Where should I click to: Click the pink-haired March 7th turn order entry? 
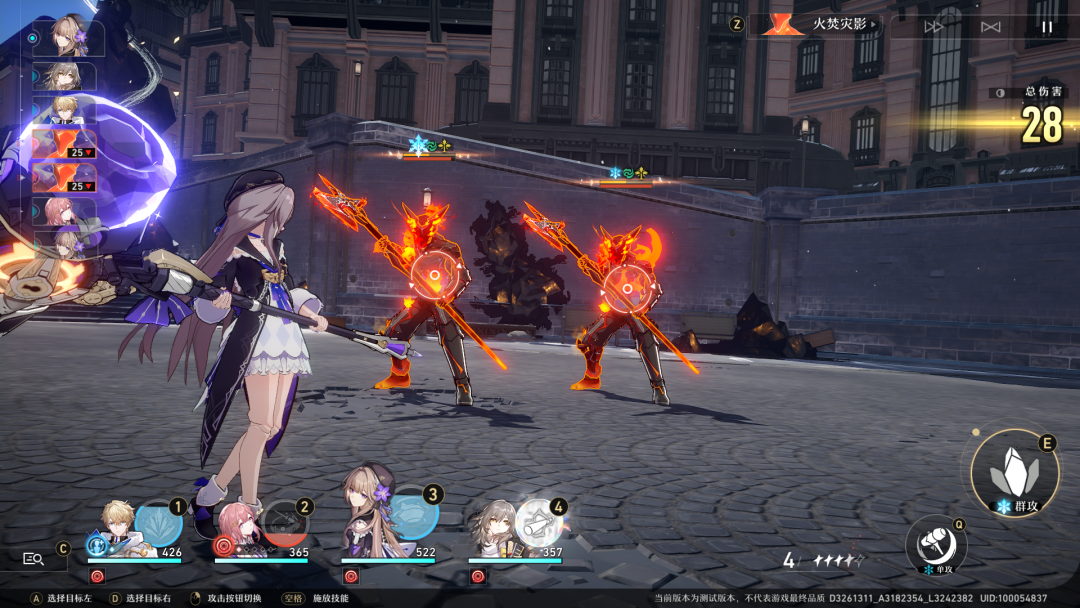tap(69, 211)
